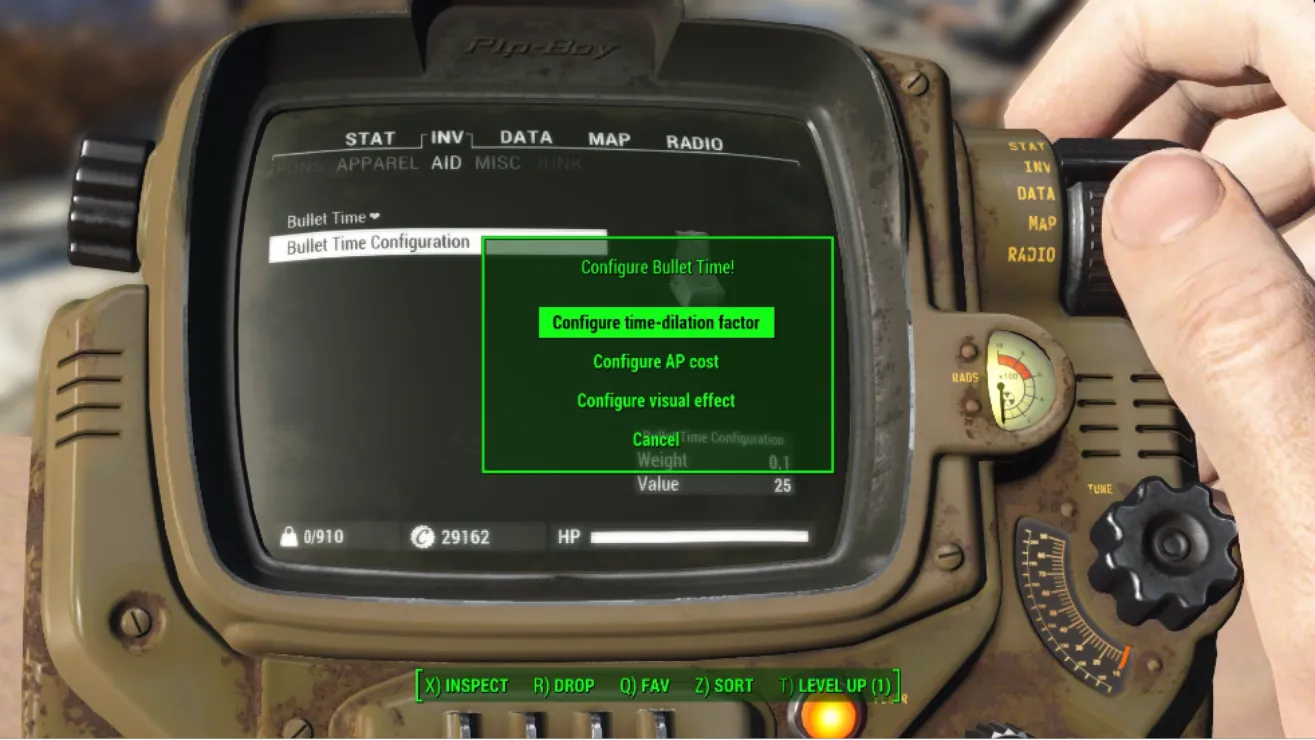Select the AID inventory category

[446, 163]
